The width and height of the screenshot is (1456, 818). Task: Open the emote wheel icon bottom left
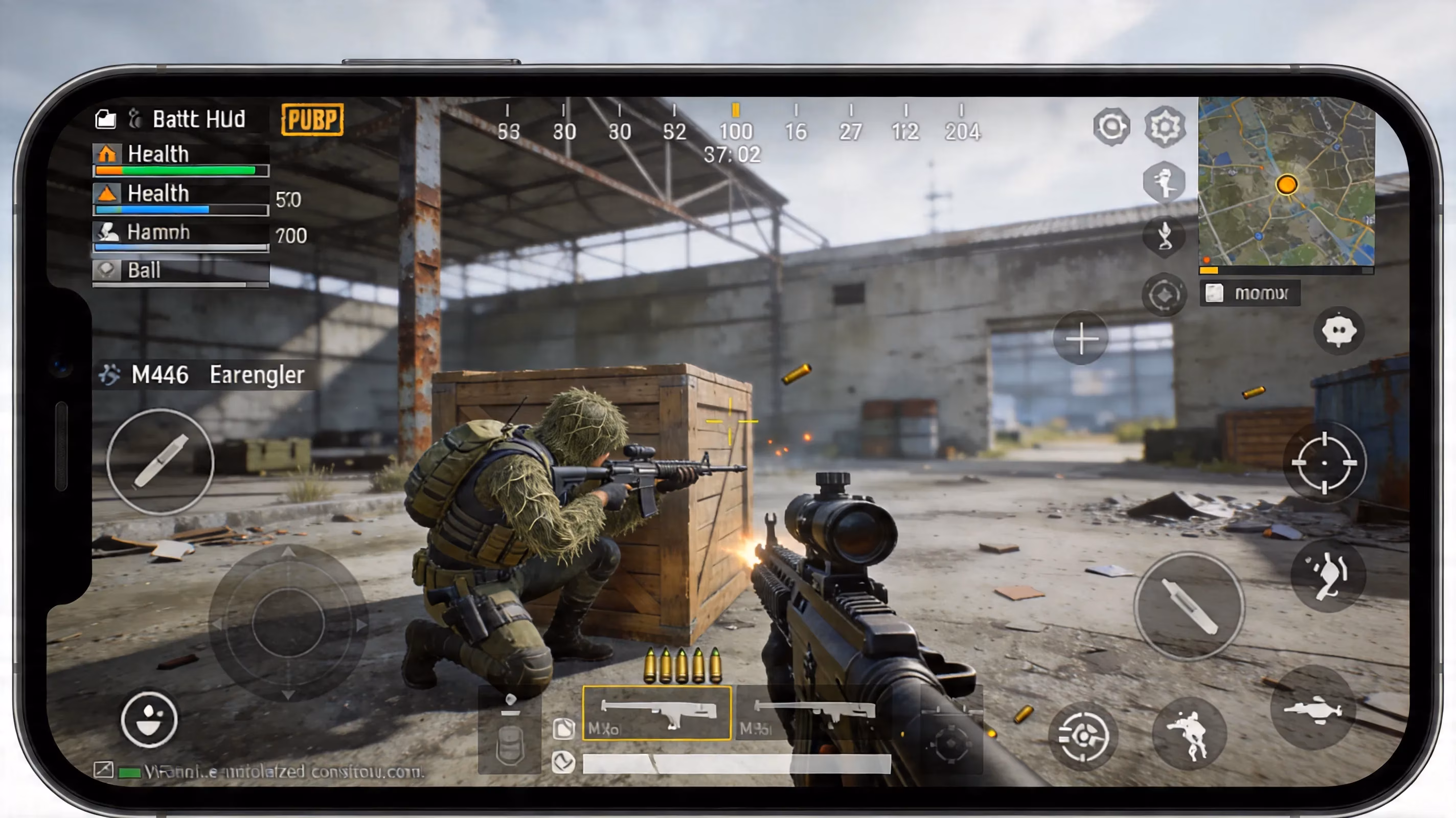[150, 721]
